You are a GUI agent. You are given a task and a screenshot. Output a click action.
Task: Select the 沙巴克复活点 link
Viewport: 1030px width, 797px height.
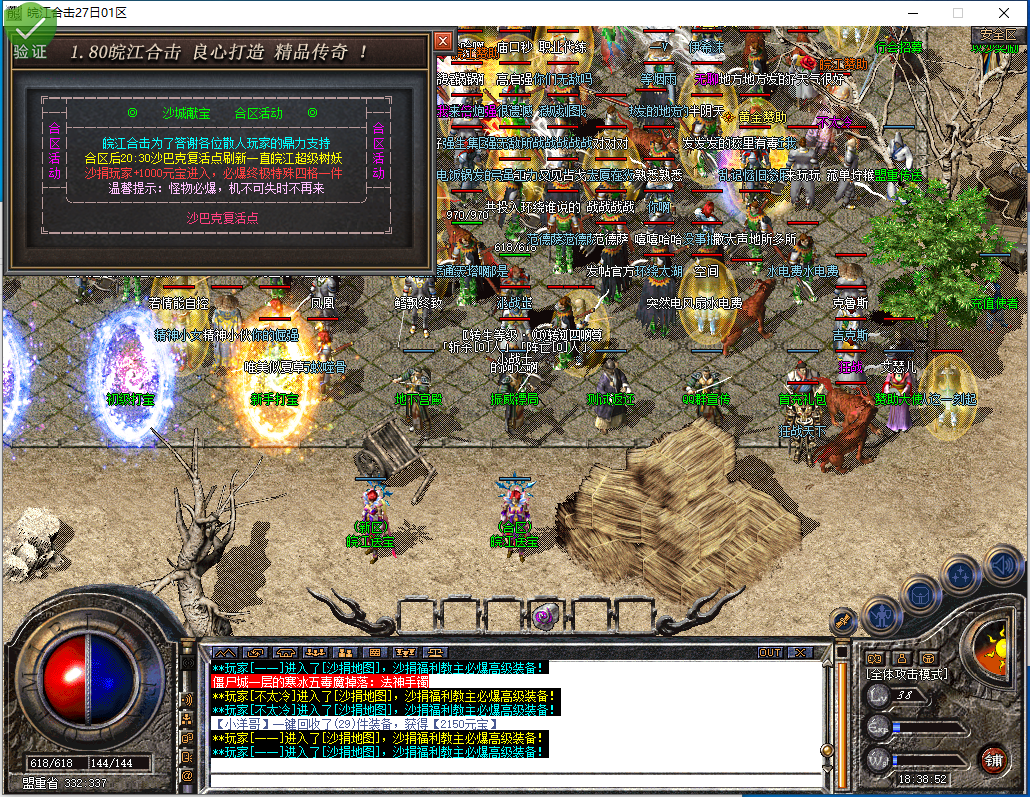click(222, 217)
